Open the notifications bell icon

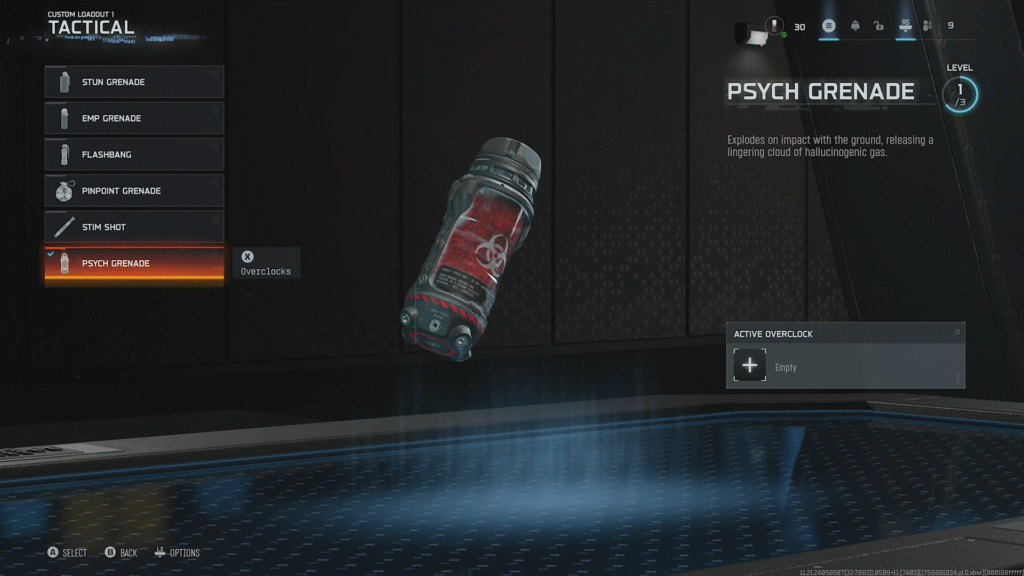pos(855,26)
